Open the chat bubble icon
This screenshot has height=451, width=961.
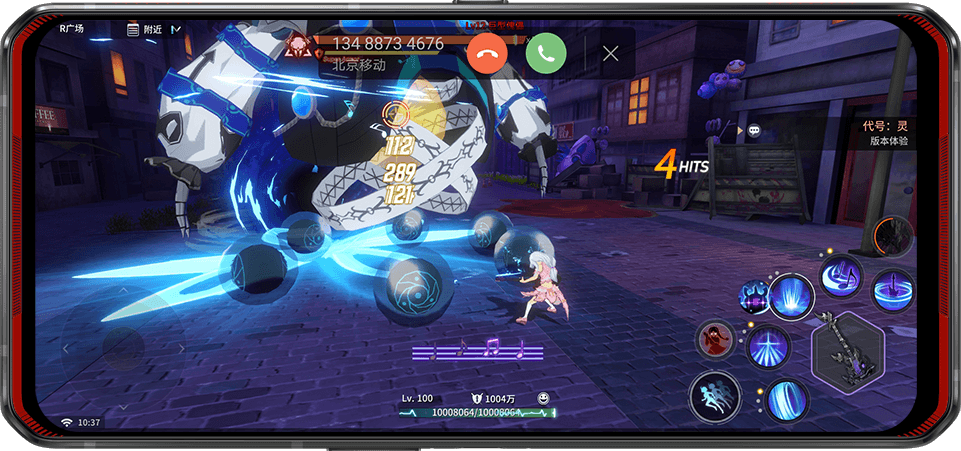[753, 130]
